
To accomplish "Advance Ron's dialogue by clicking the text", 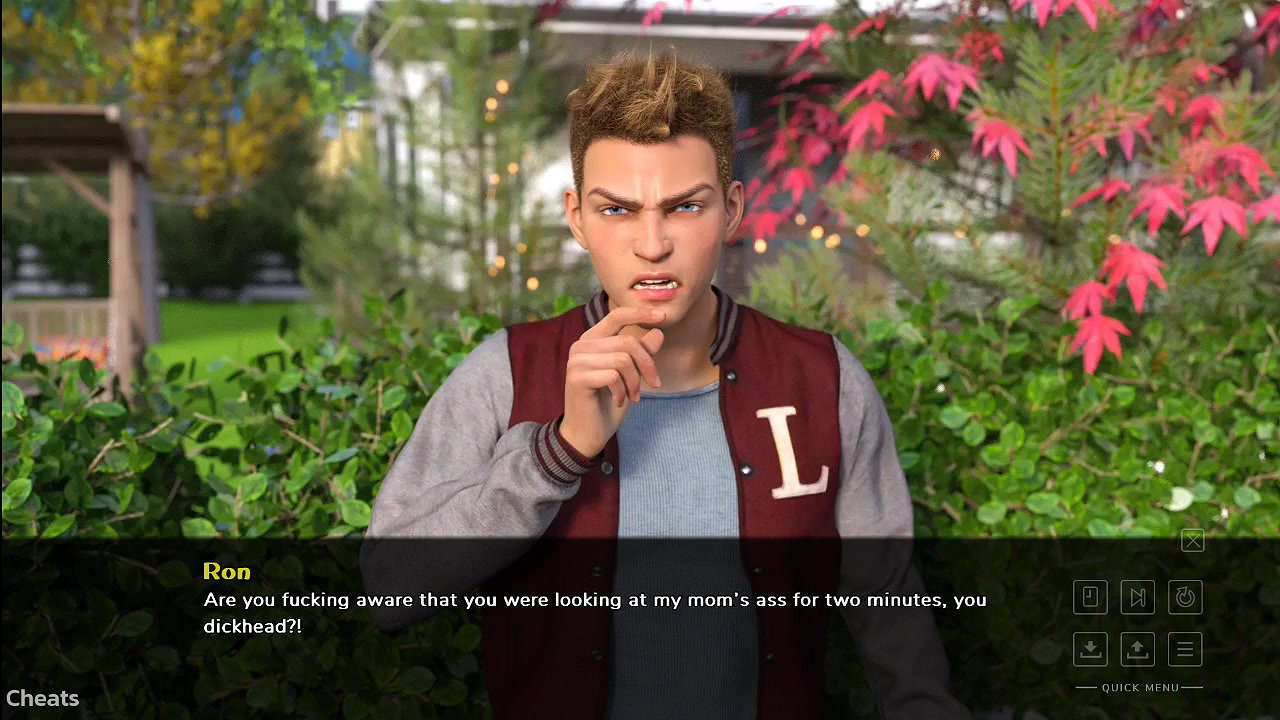I will pos(594,613).
